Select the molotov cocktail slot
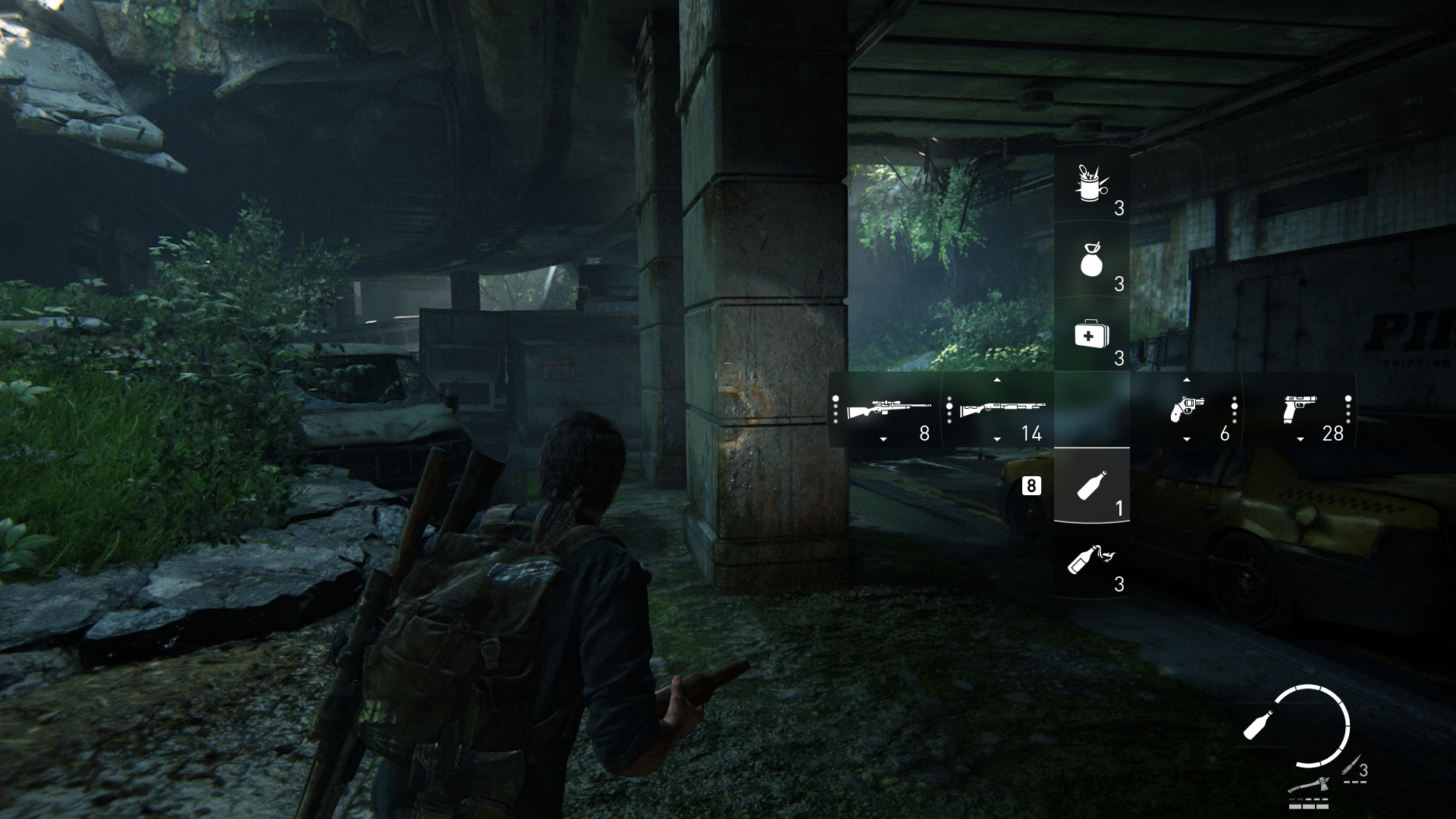The width and height of the screenshot is (1456, 819). (x=1091, y=561)
